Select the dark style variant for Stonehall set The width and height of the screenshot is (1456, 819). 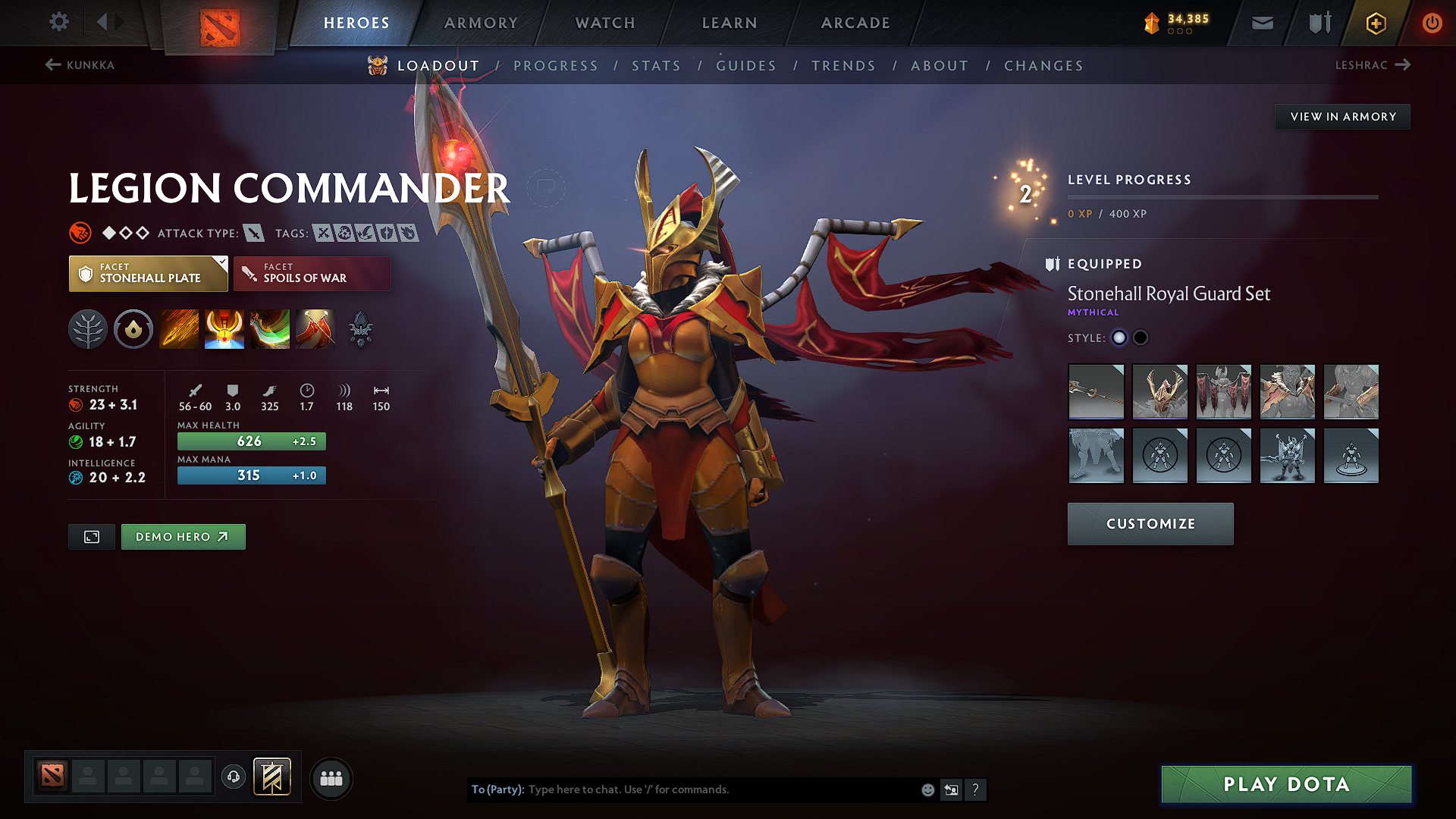(1141, 337)
